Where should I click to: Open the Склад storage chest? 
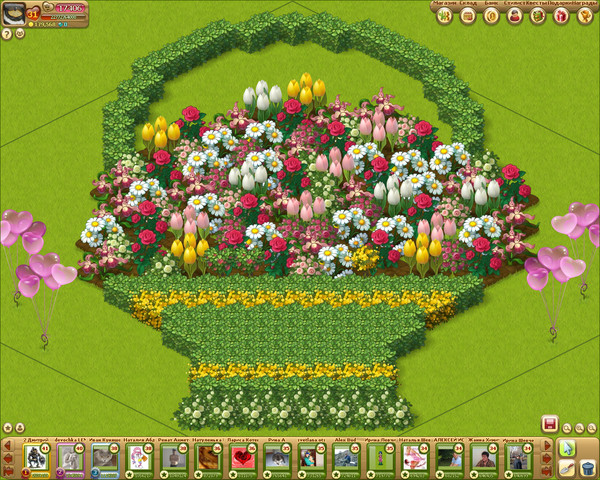pyautogui.click(x=465, y=16)
